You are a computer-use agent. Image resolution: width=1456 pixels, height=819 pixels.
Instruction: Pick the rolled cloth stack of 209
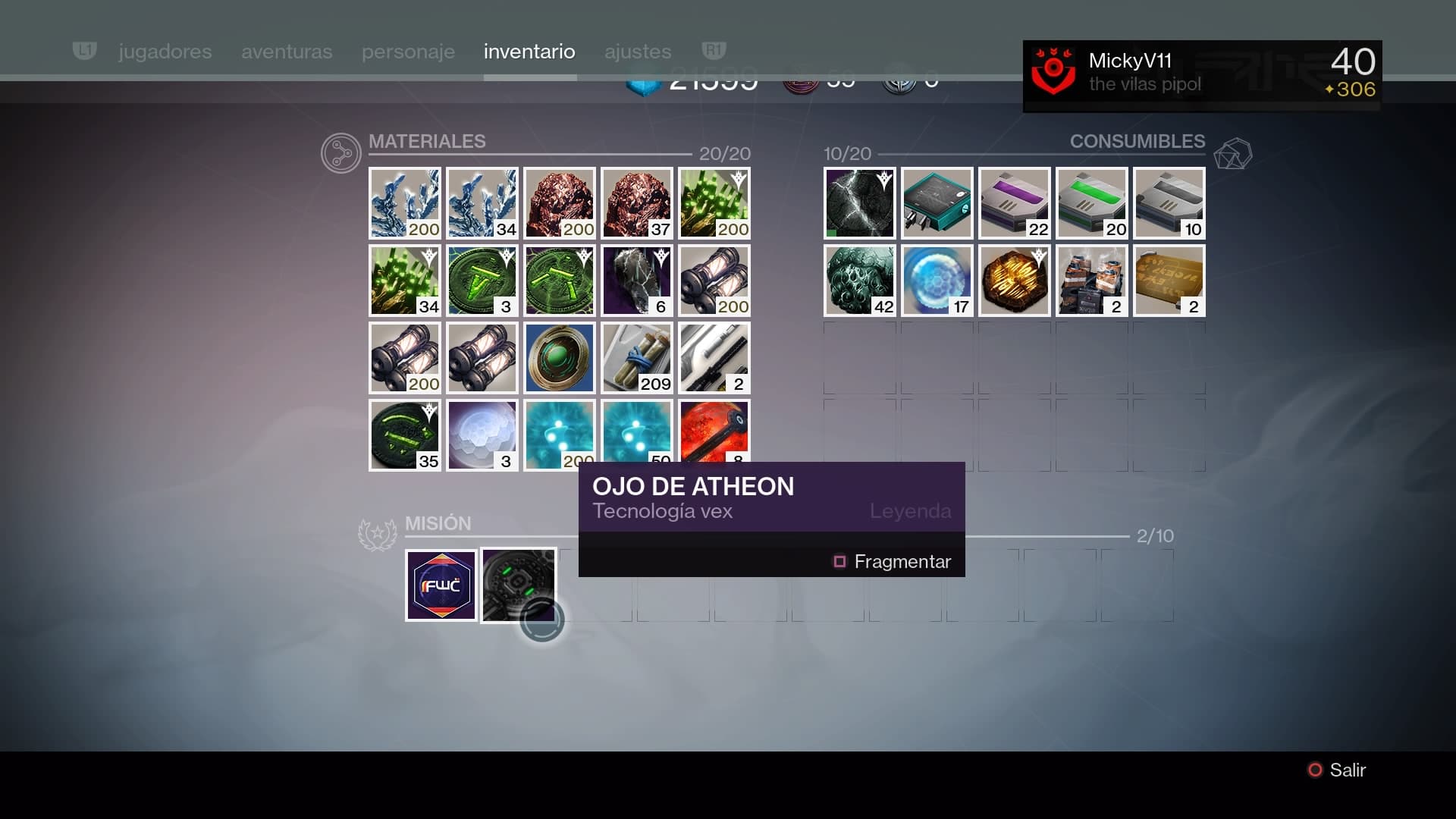637,358
